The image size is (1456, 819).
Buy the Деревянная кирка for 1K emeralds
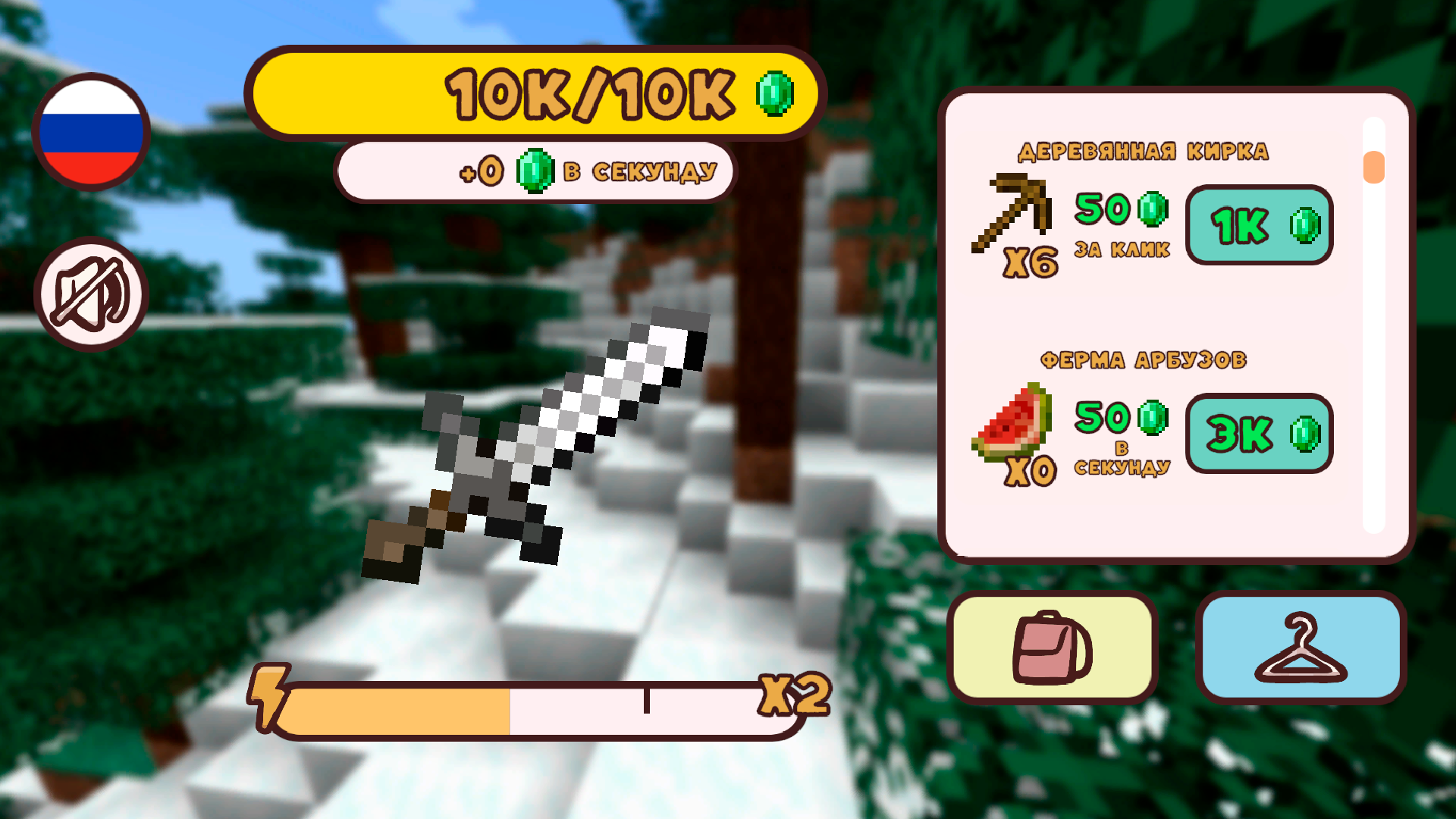(x=1259, y=225)
